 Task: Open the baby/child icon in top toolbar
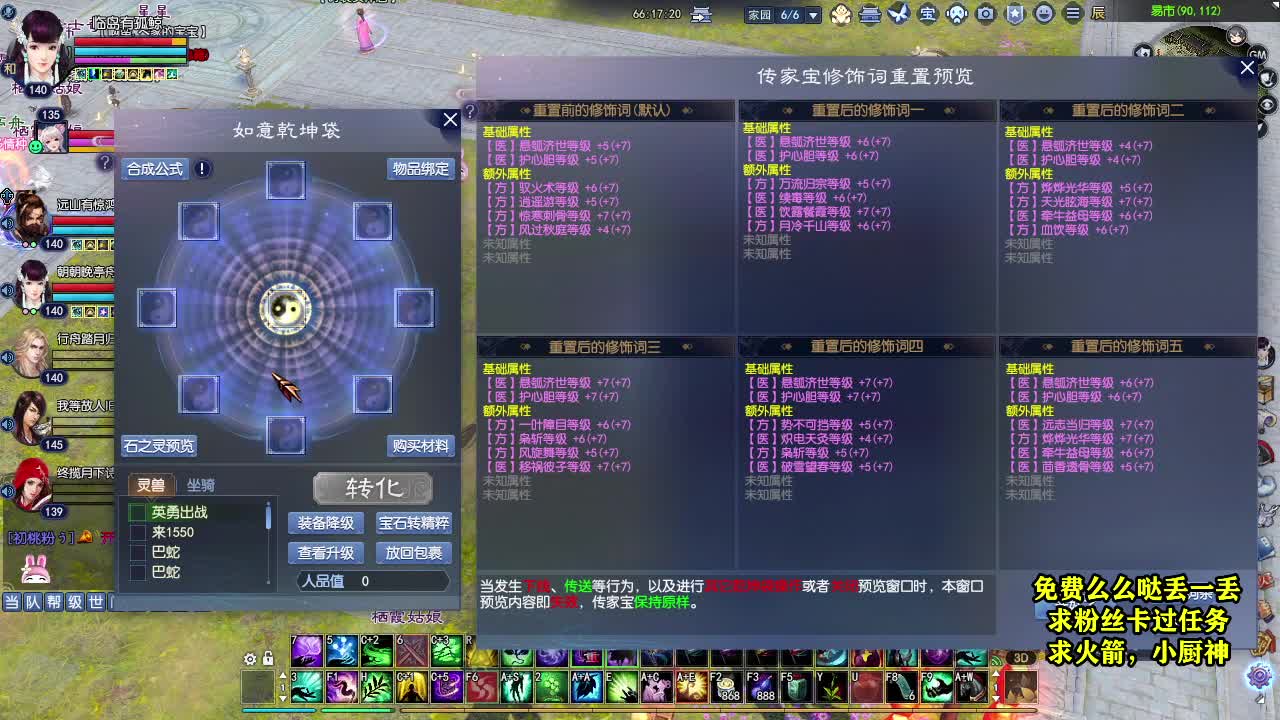tap(842, 13)
